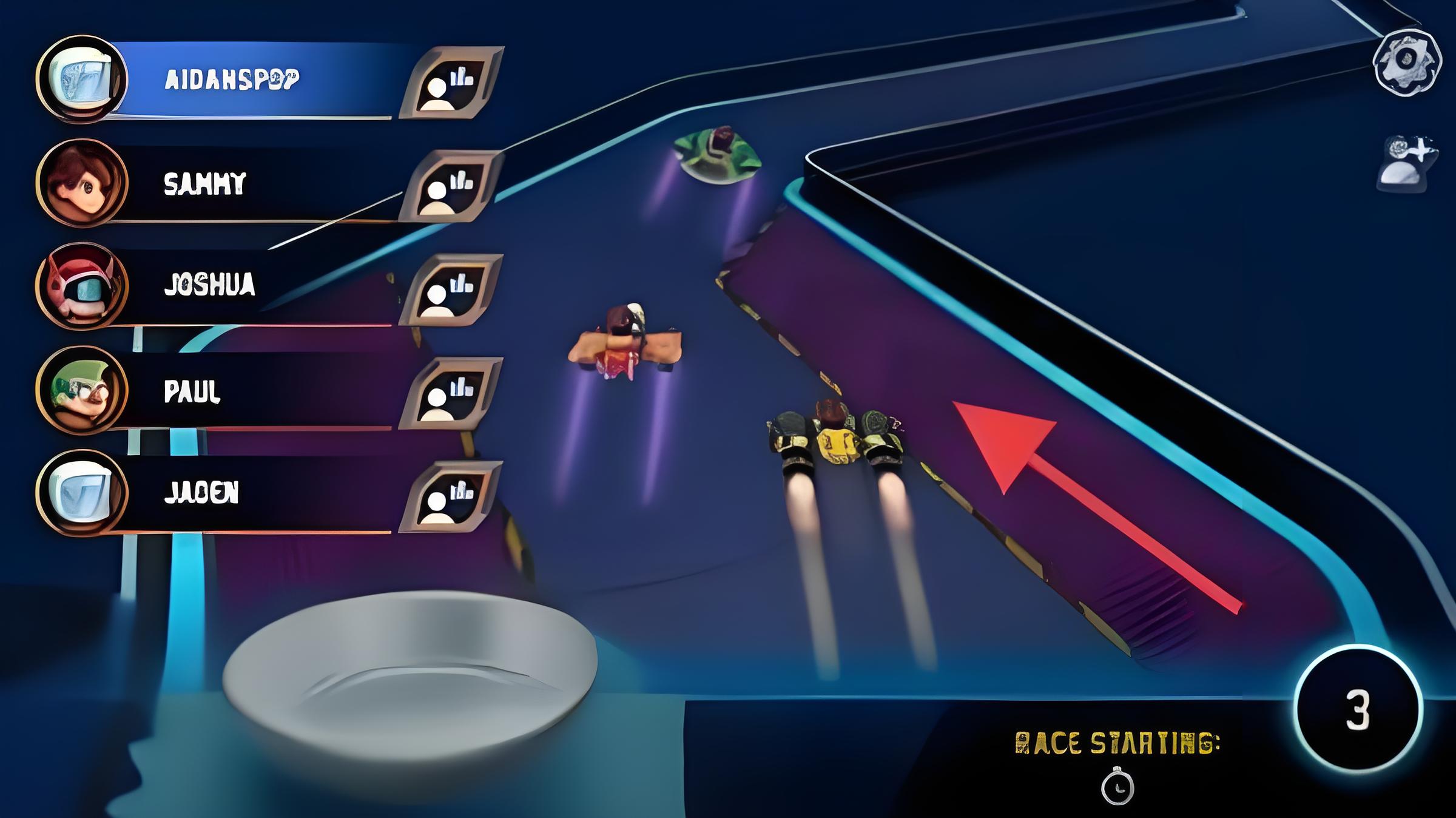Open the settings gear icon
Screen dimensions: 1456x818
[x=1407, y=61]
